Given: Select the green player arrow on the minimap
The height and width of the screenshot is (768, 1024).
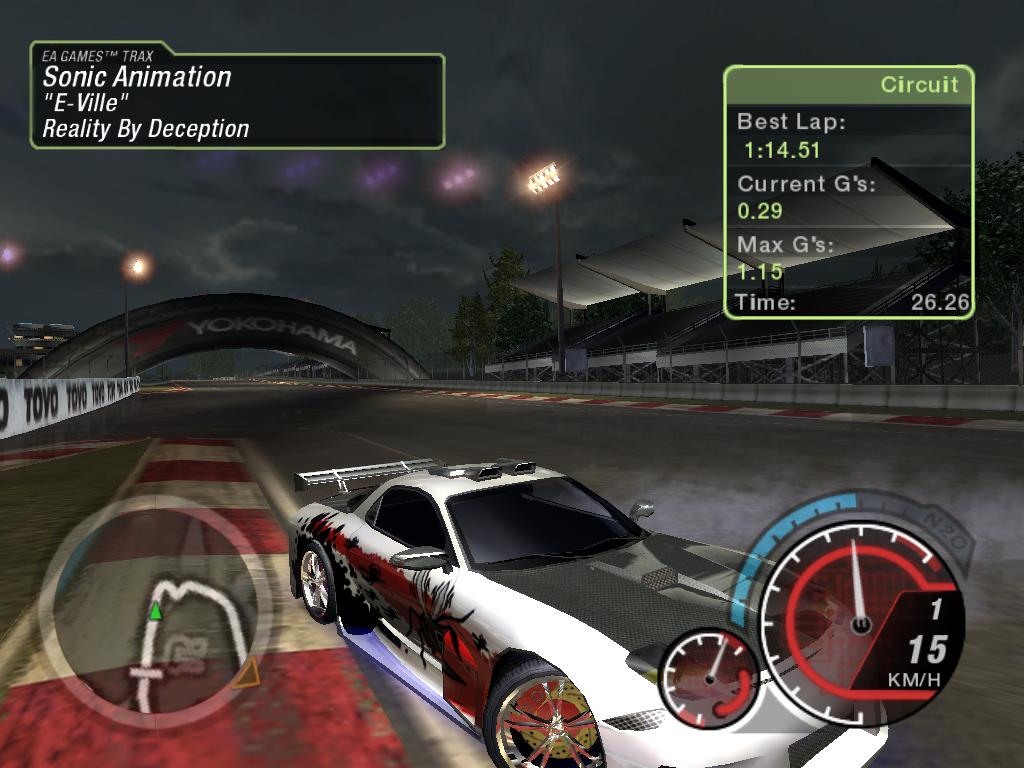Looking at the screenshot, I should click(155, 610).
